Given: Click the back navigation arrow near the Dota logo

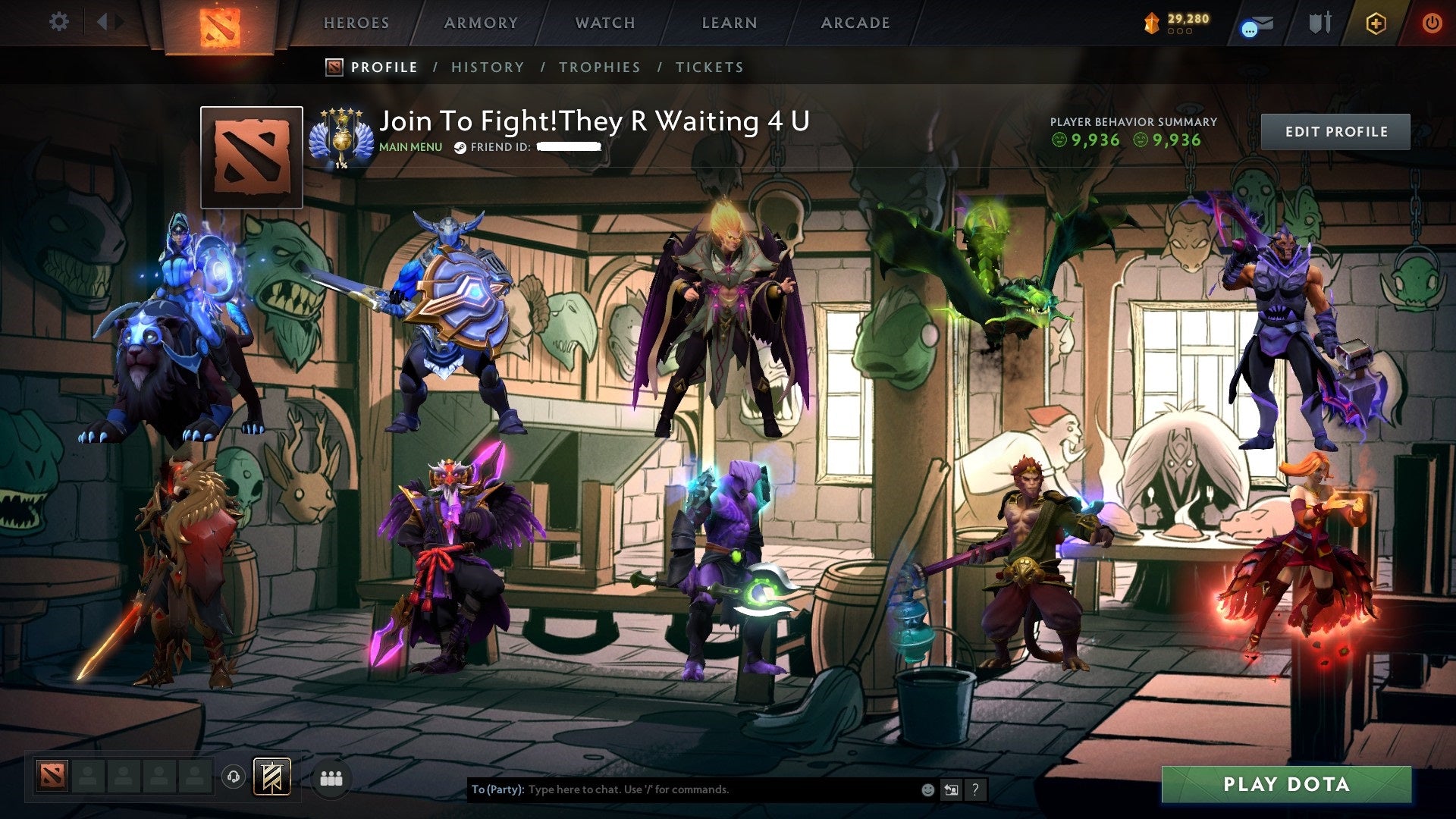Looking at the screenshot, I should click(103, 20).
